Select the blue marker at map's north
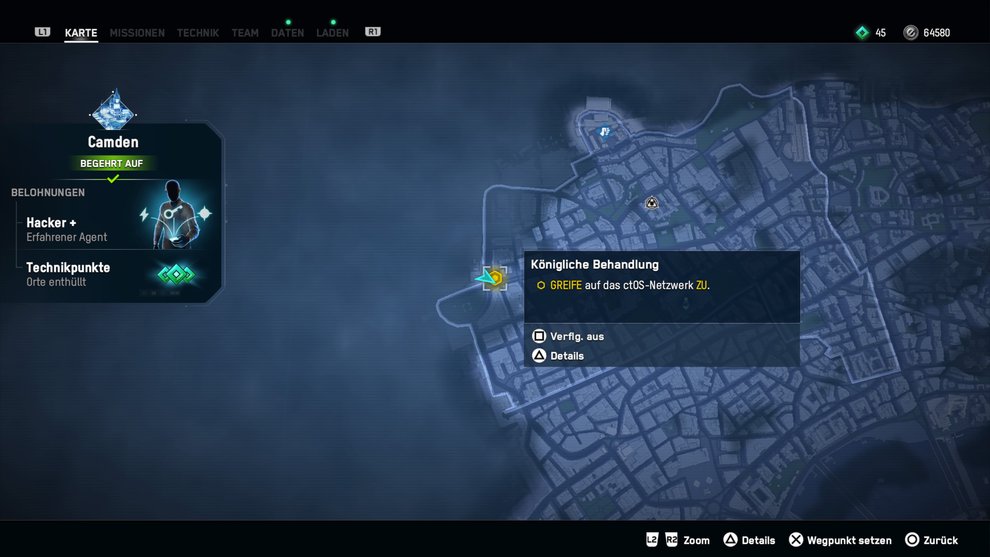This screenshot has width=990, height=557. (x=604, y=131)
